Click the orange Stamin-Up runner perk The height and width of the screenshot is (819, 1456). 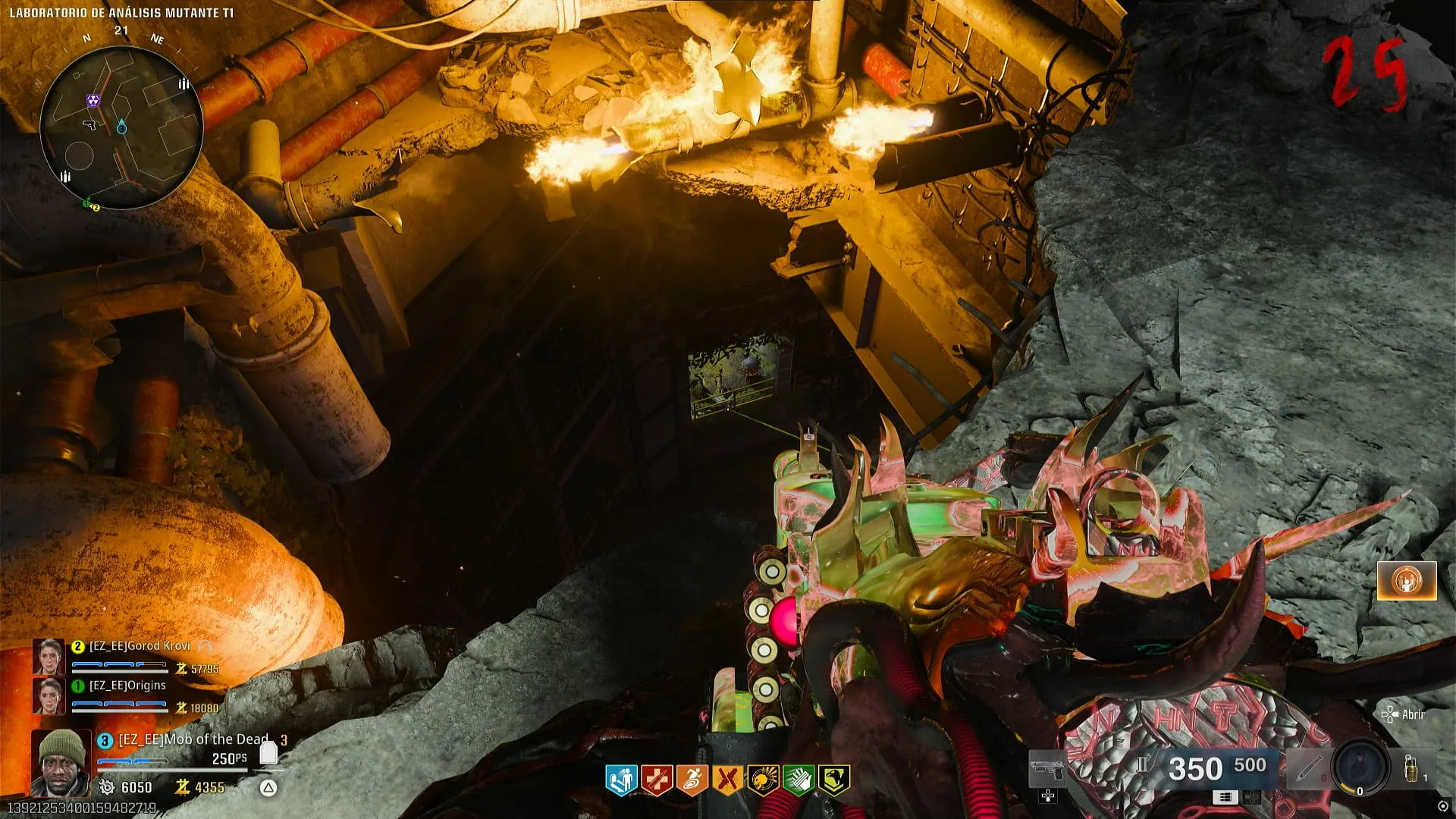[692, 779]
